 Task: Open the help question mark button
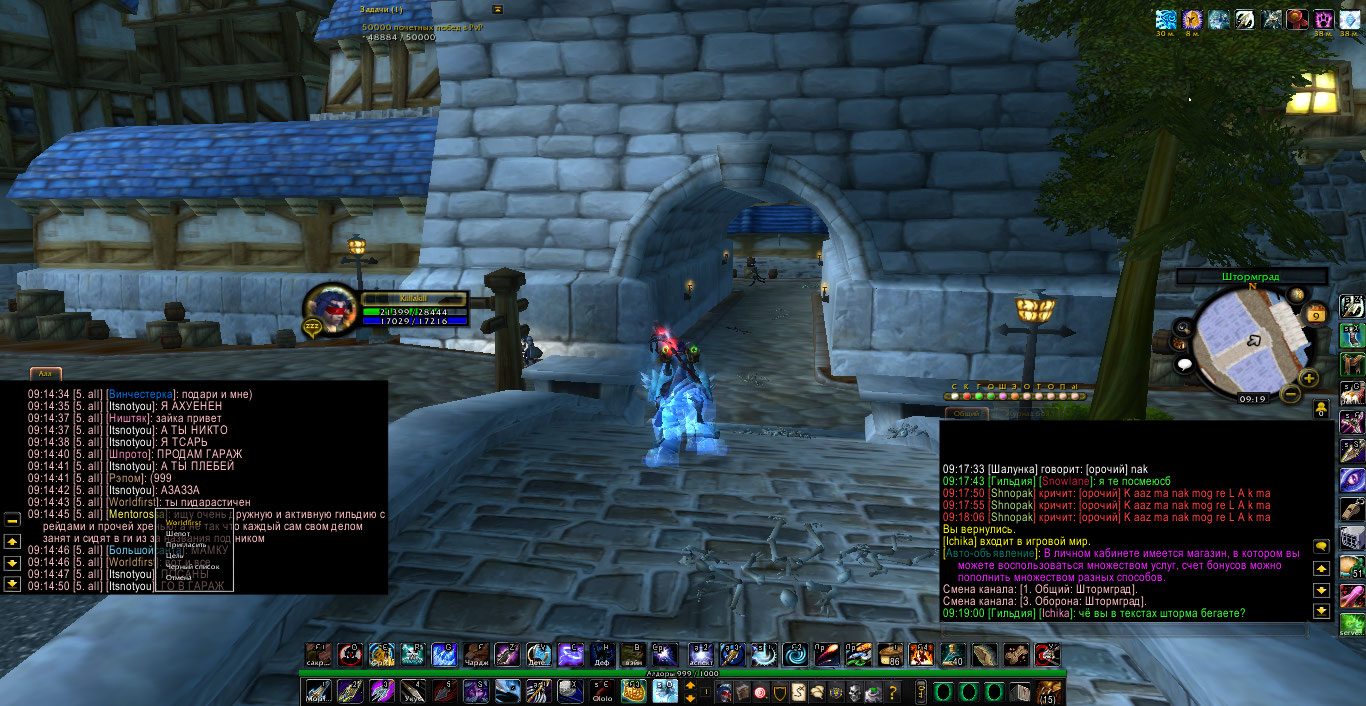pos(893,692)
